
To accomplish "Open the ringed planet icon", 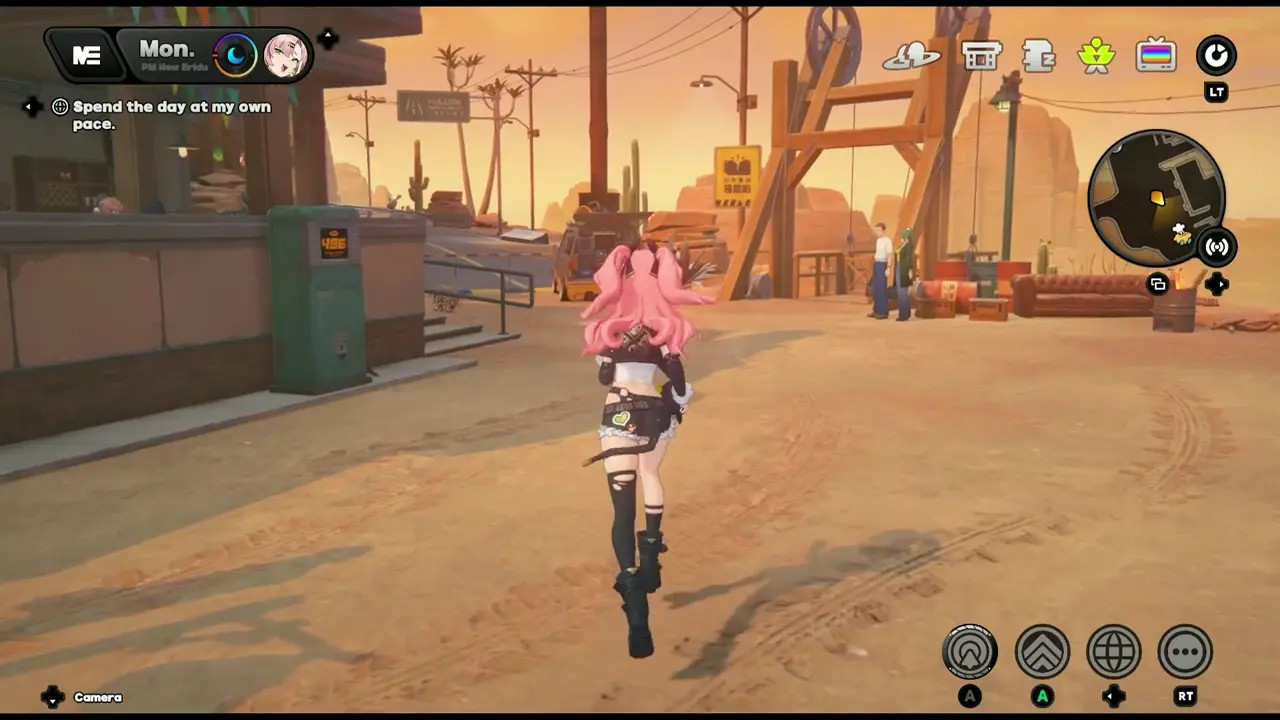I will coord(911,56).
